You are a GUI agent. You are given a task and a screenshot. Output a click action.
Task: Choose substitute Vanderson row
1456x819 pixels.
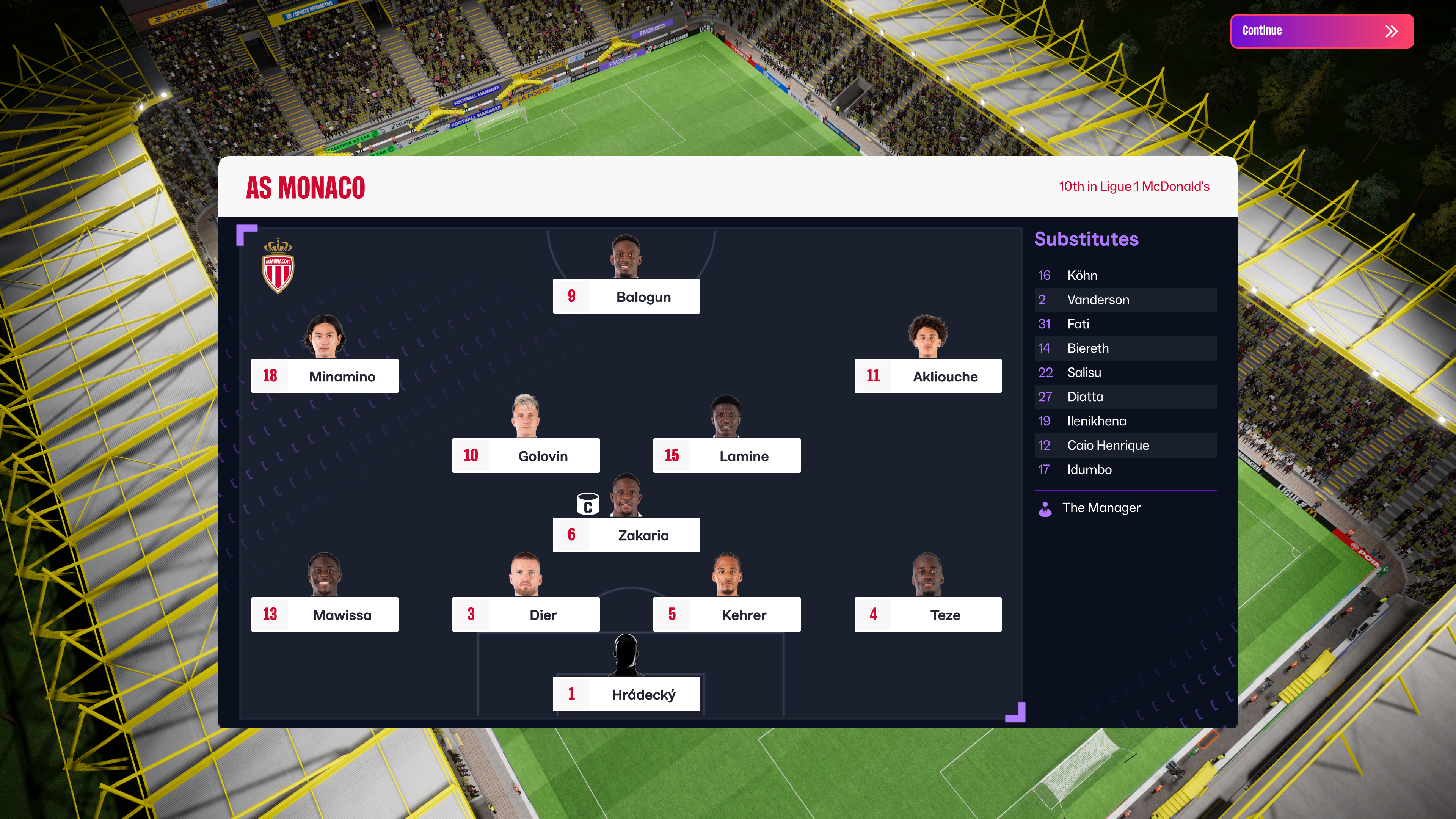[x=1125, y=300]
